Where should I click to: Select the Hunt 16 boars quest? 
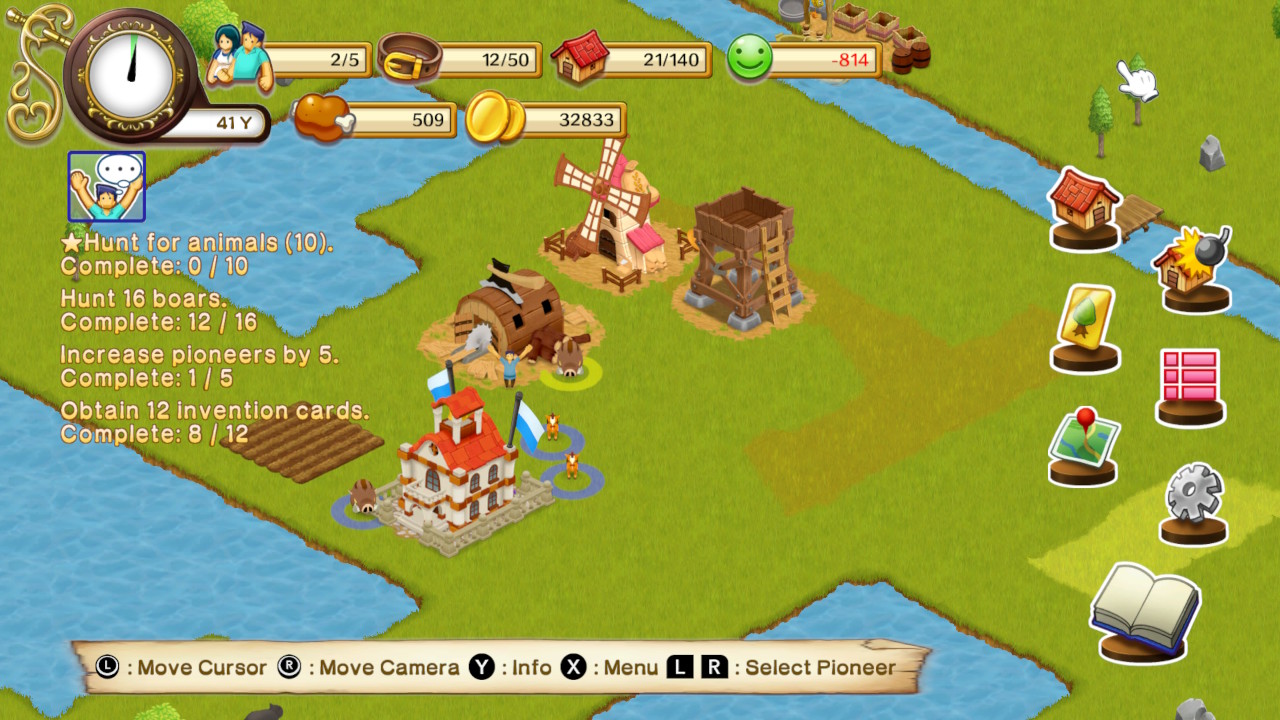[158, 310]
